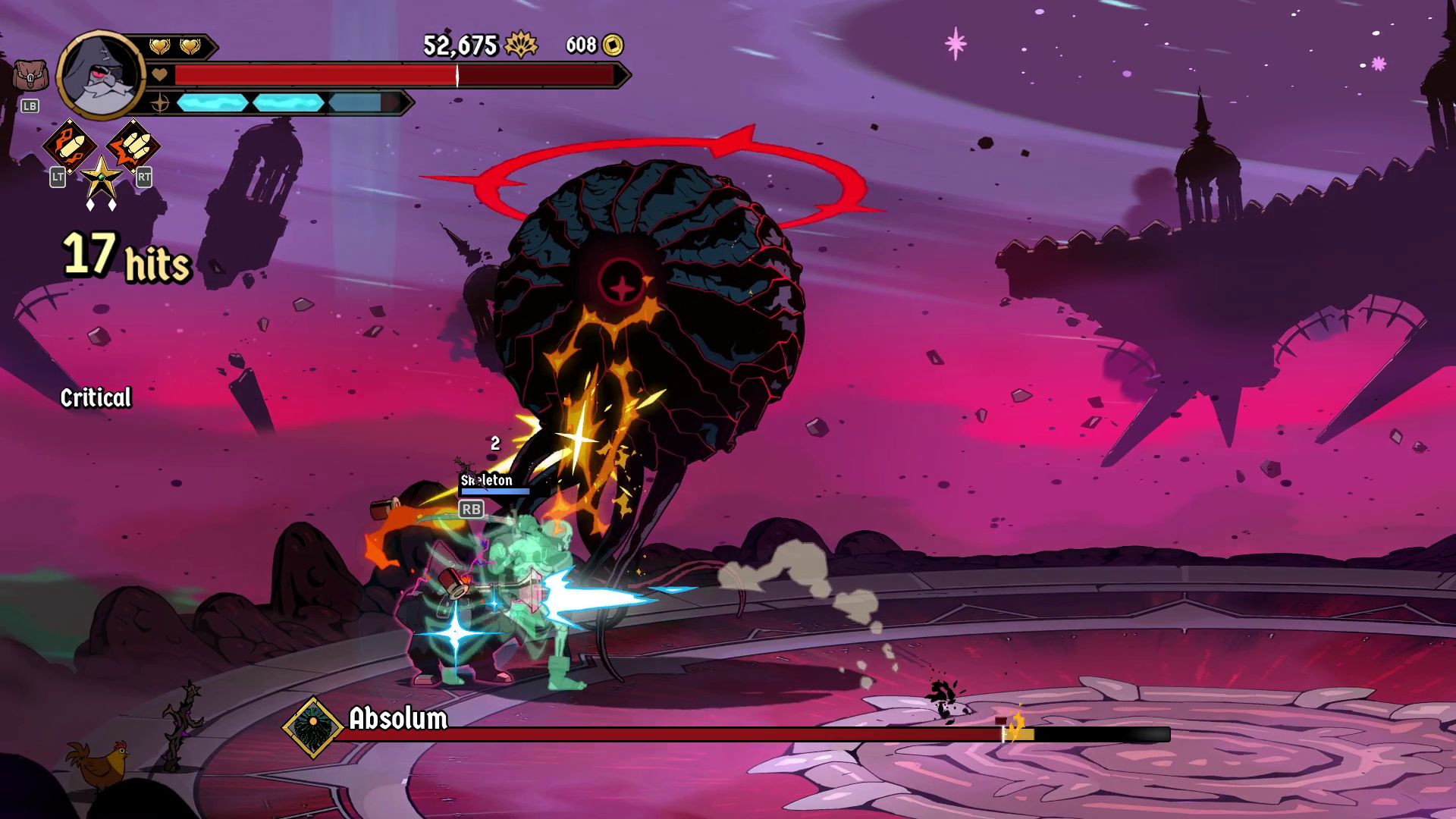
Task: Click the hooded dwarf character portrait
Action: tap(101, 75)
